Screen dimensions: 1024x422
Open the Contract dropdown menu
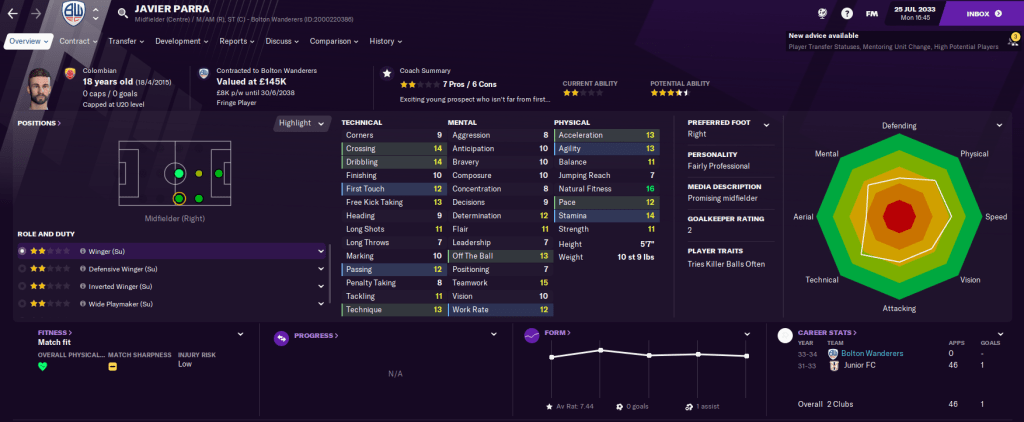pyautogui.click(x=78, y=41)
